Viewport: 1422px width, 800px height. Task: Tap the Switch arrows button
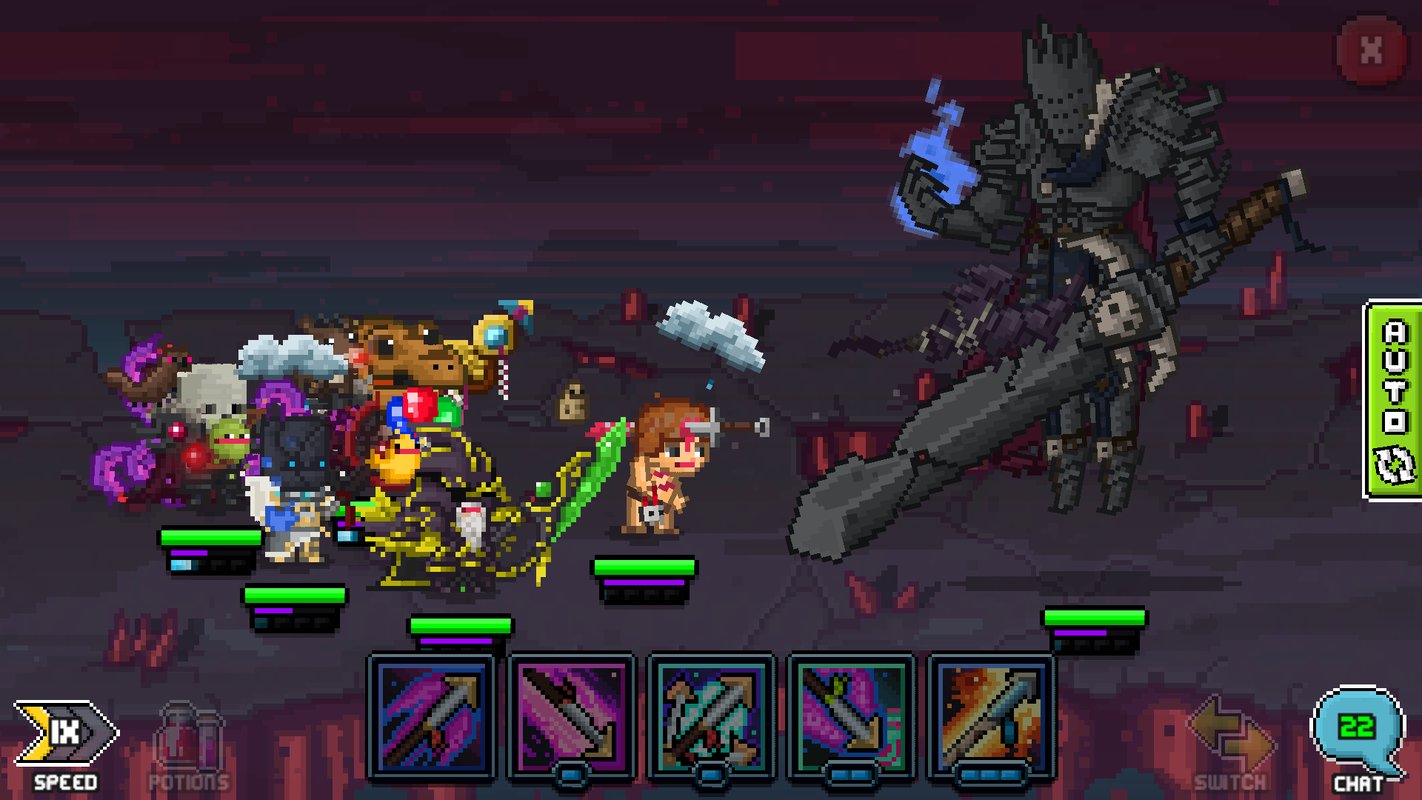tap(1231, 741)
